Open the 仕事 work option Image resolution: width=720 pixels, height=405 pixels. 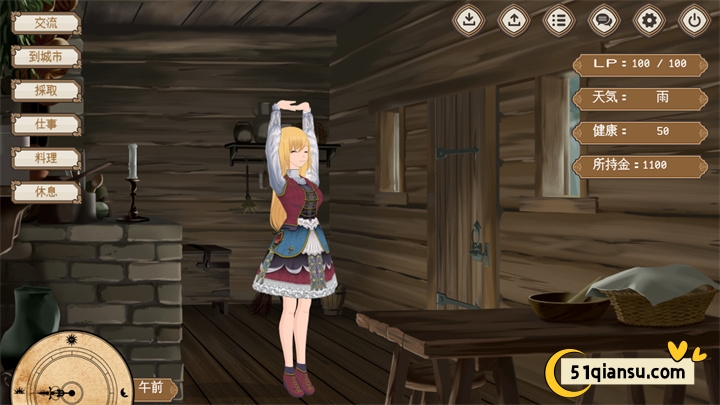click(x=45, y=124)
